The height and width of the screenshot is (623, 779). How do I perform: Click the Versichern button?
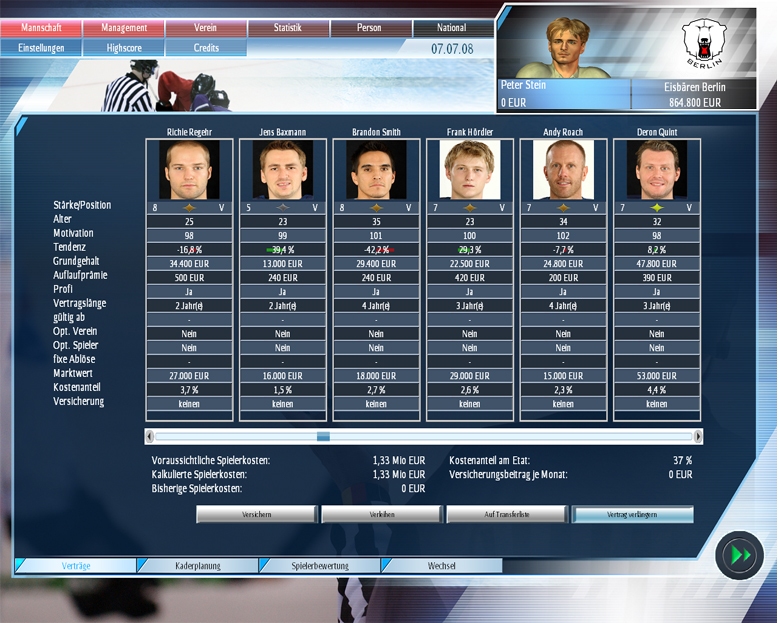256,514
